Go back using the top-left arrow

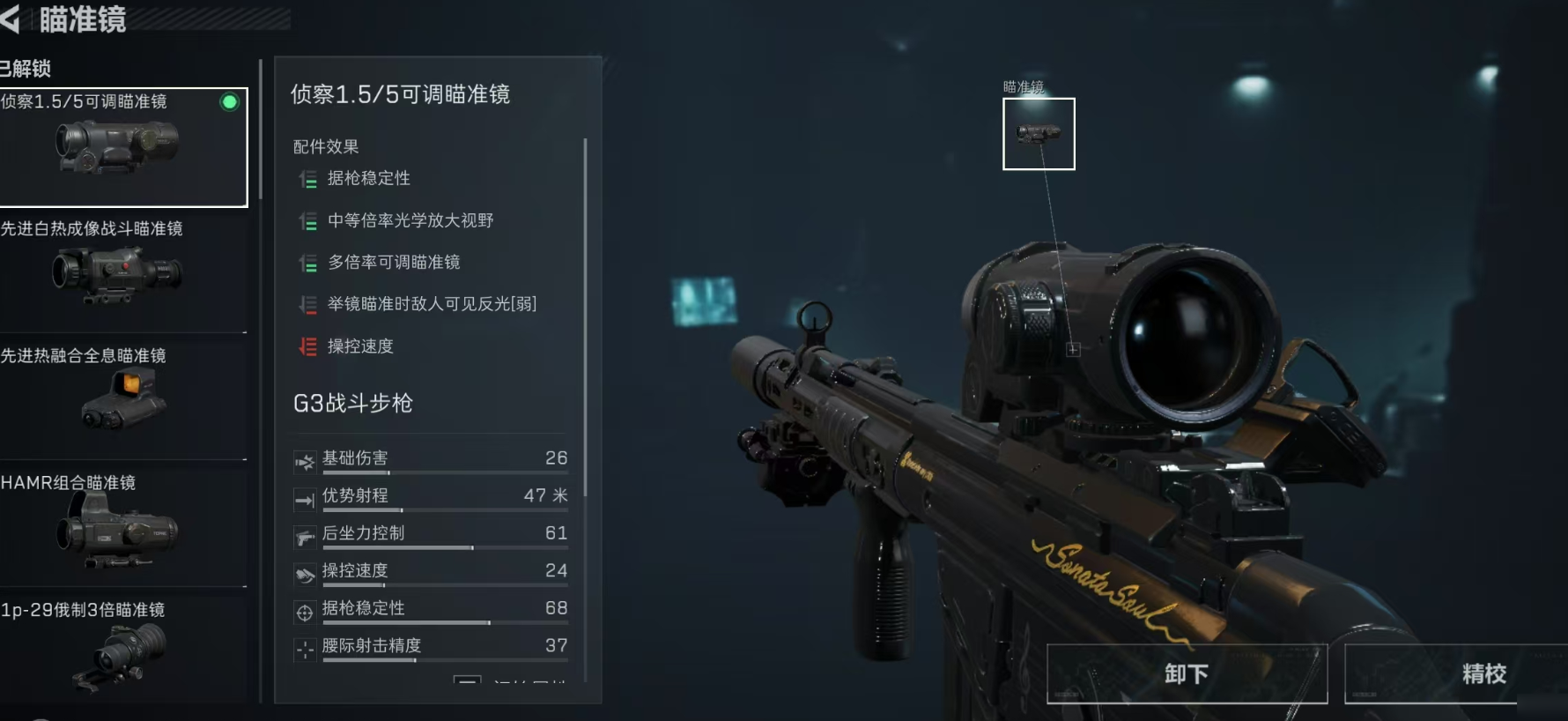[x=11, y=19]
